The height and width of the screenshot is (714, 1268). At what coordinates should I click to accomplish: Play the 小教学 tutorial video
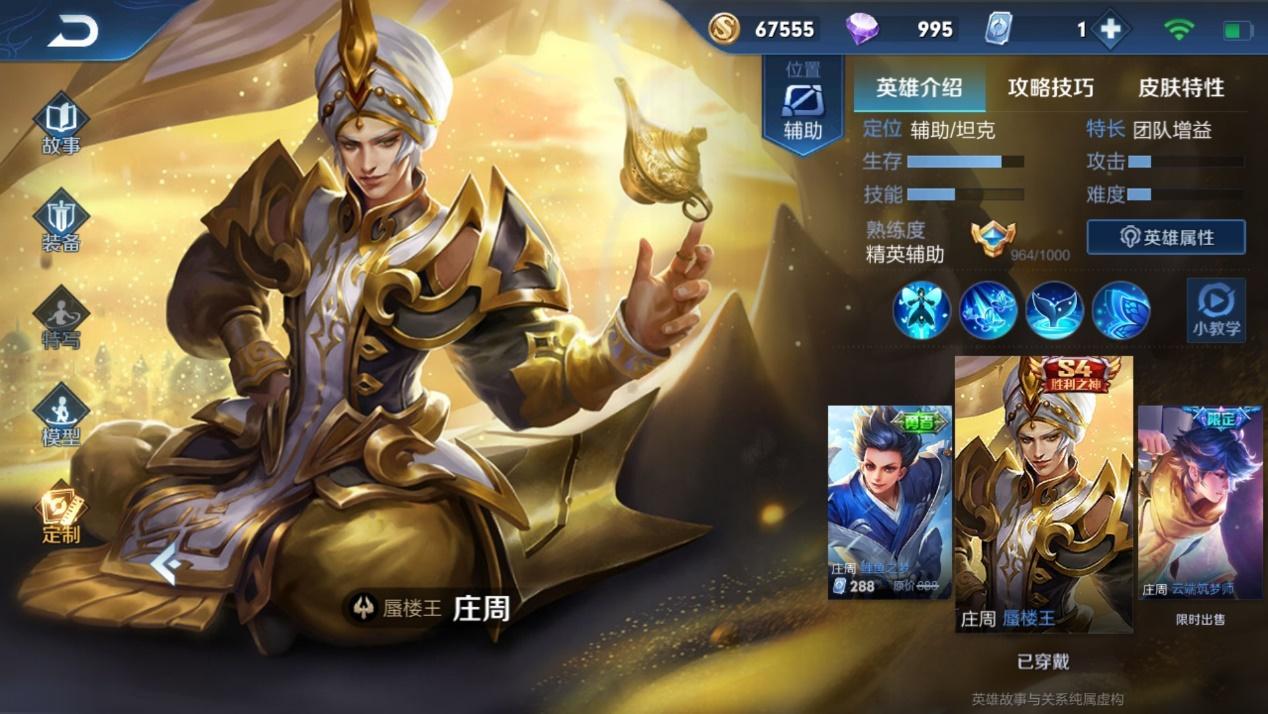pos(1216,310)
